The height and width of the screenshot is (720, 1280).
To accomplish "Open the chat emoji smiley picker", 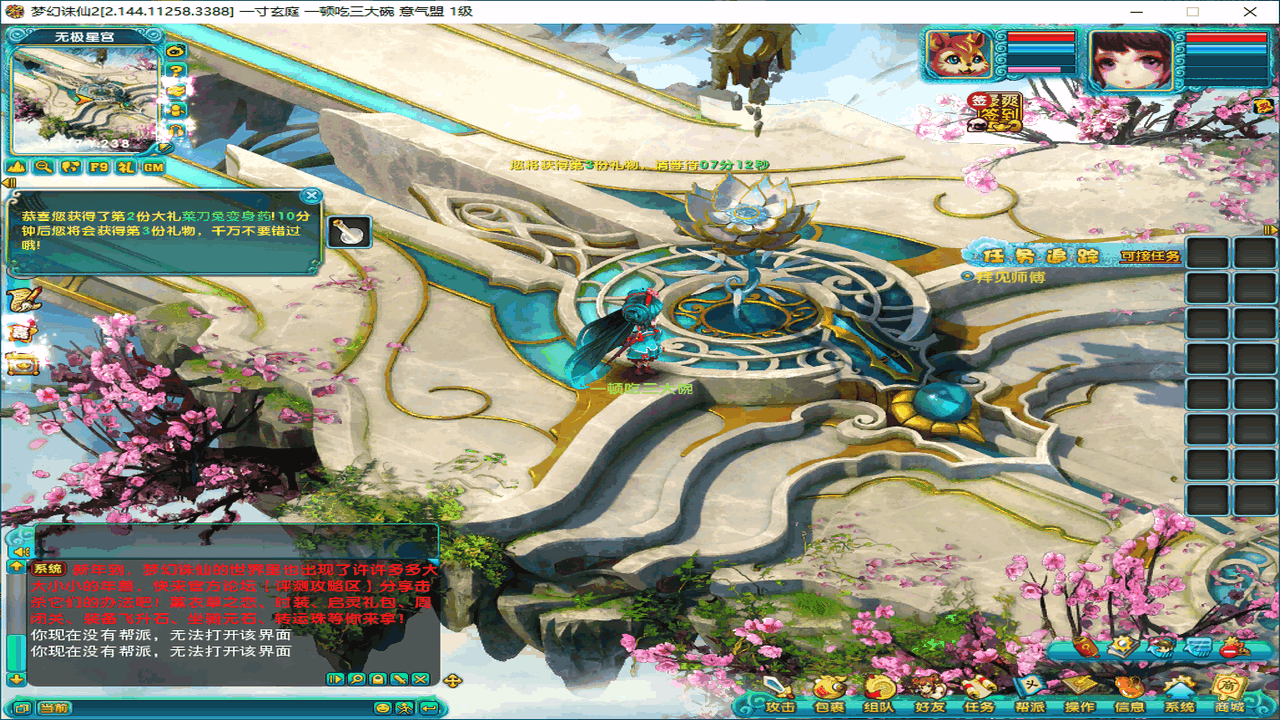I will point(382,708).
